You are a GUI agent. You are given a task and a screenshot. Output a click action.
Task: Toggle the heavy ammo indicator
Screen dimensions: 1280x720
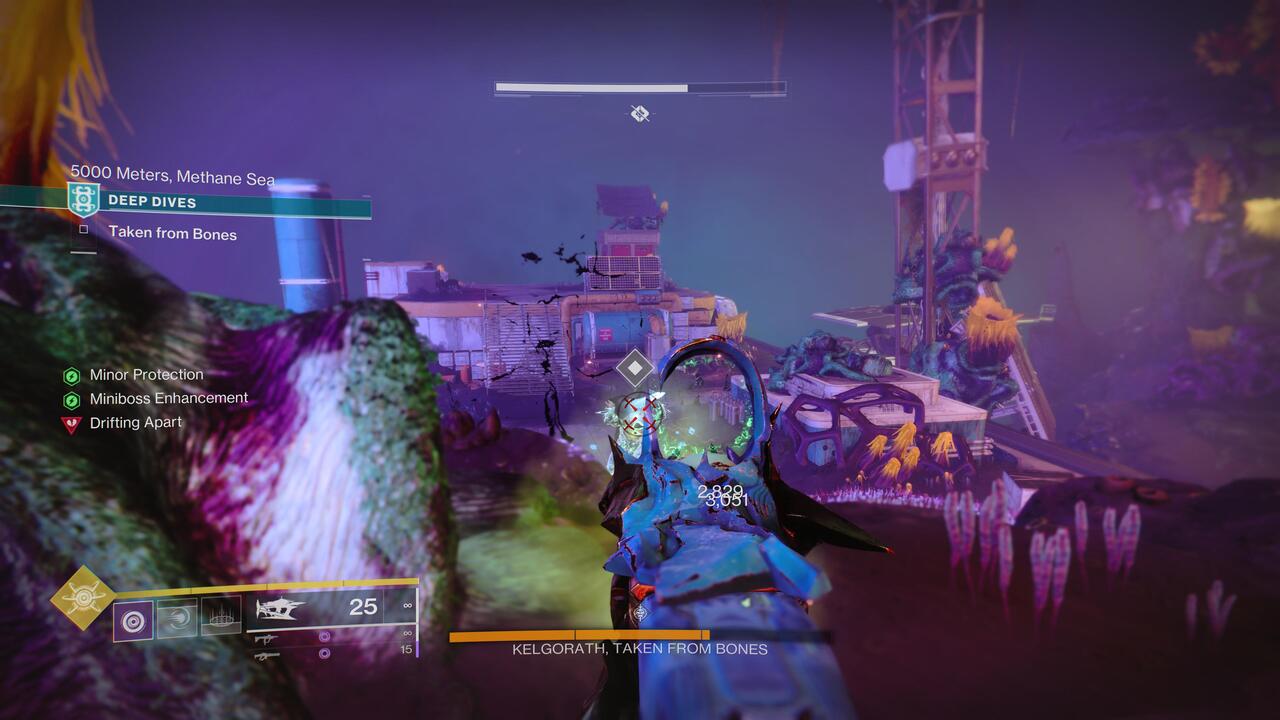coord(323,655)
